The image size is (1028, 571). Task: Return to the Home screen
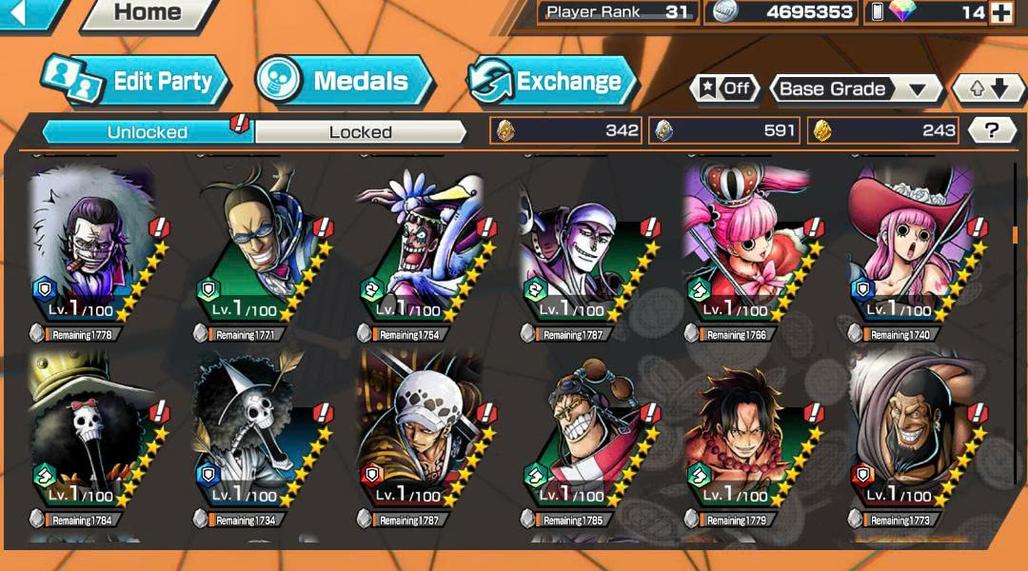[146, 14]
